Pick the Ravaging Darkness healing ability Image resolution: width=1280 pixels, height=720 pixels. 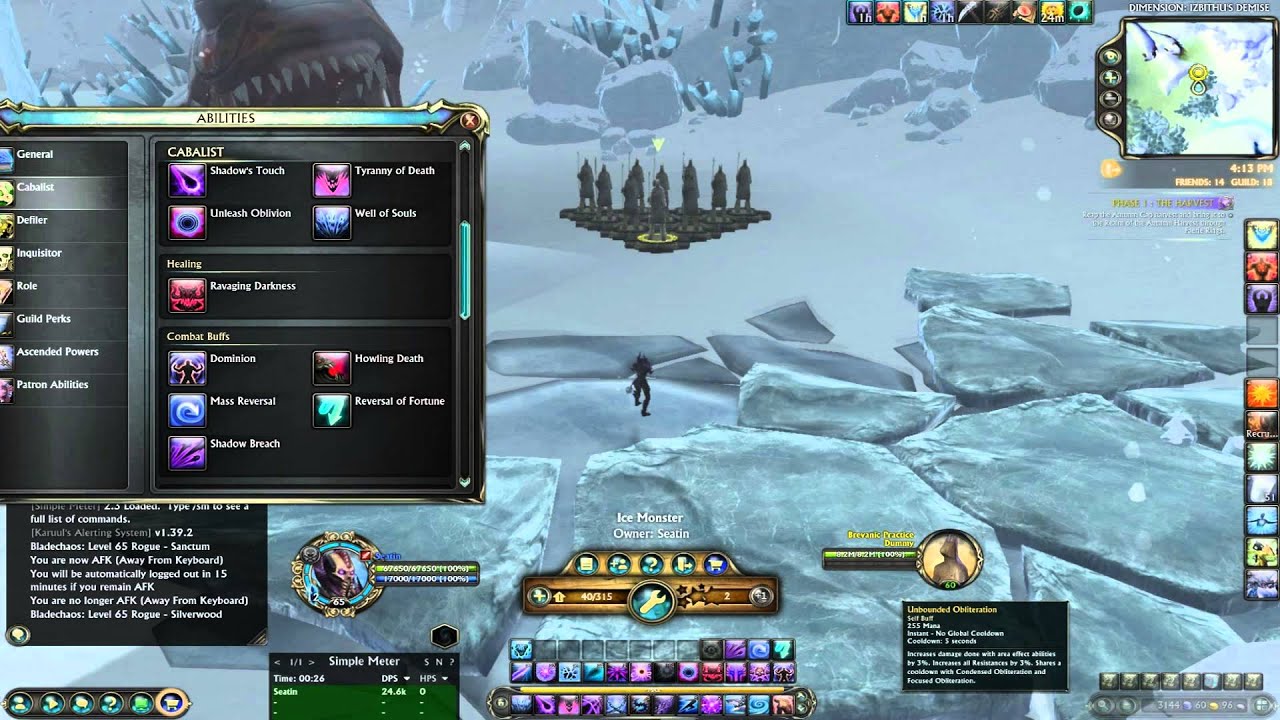pyautogui.click(x=187, y=295)
